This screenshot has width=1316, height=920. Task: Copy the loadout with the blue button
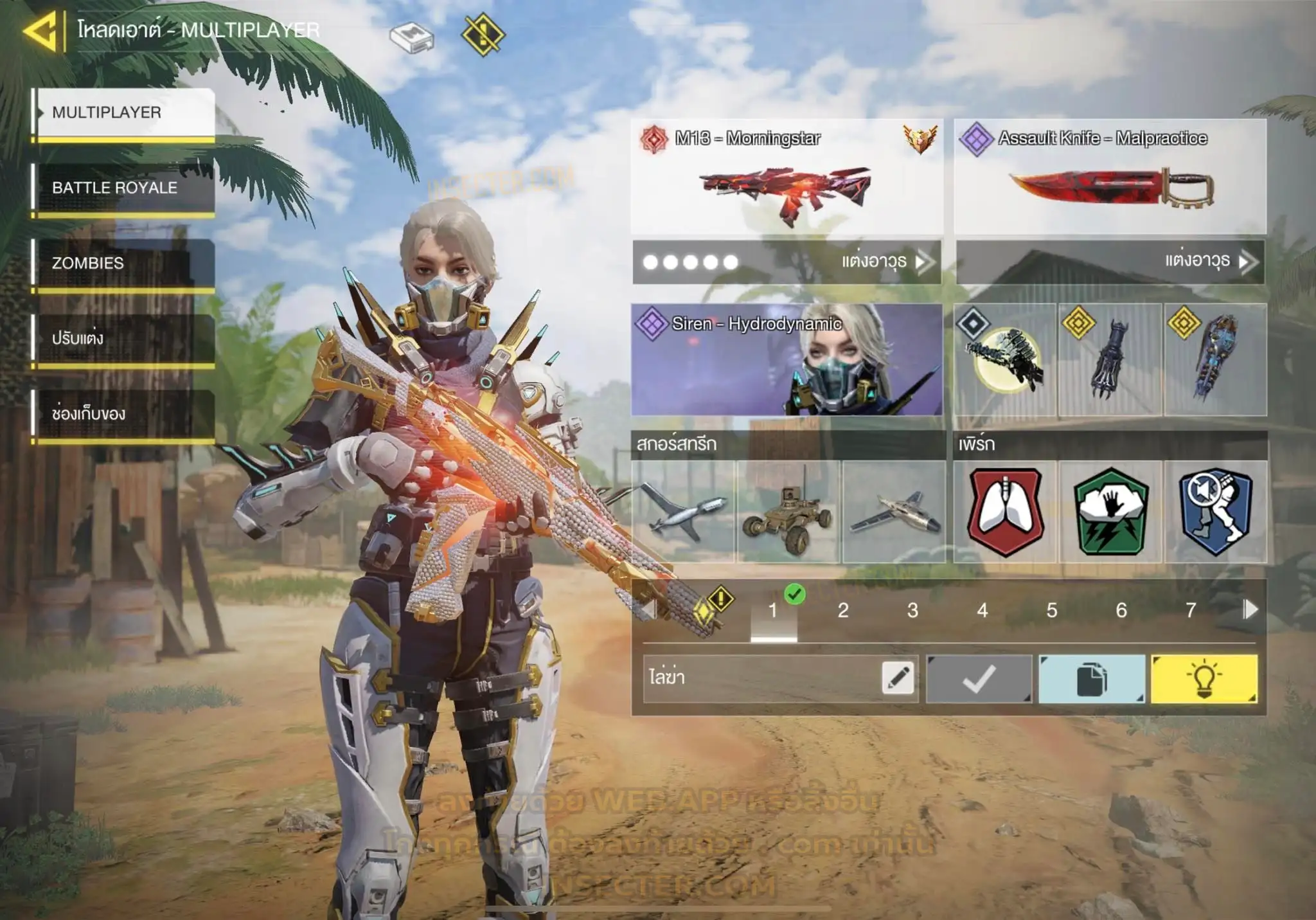coord(1092,679)
